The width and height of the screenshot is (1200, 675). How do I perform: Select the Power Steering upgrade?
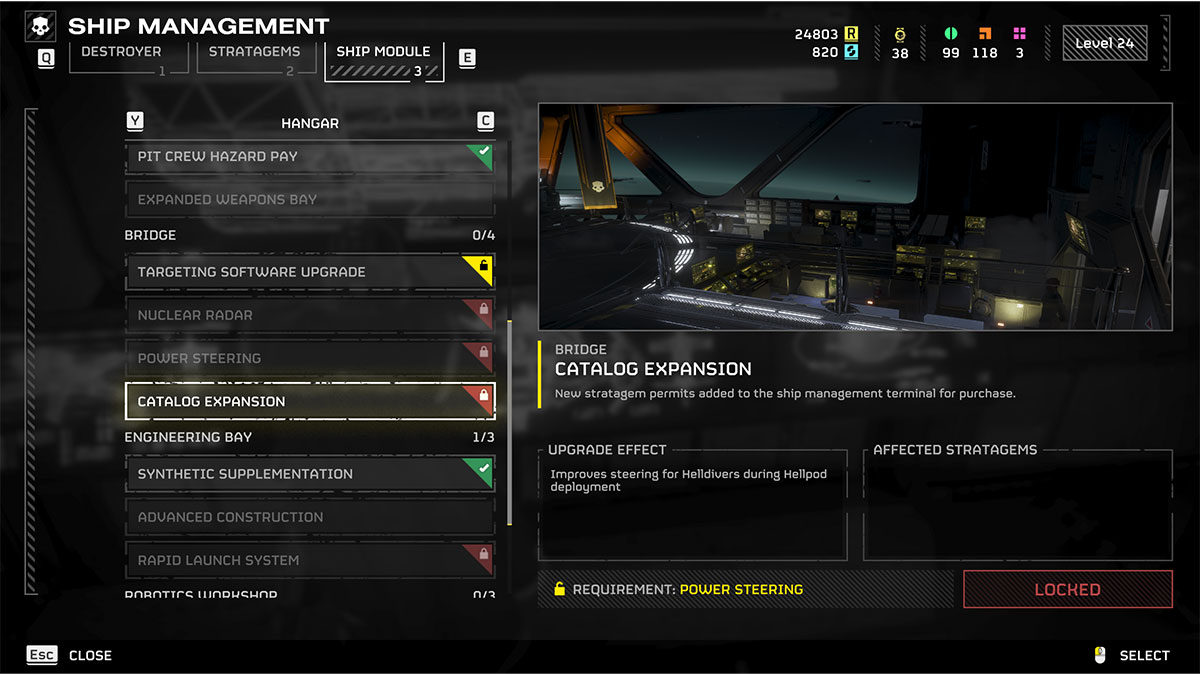309,358
